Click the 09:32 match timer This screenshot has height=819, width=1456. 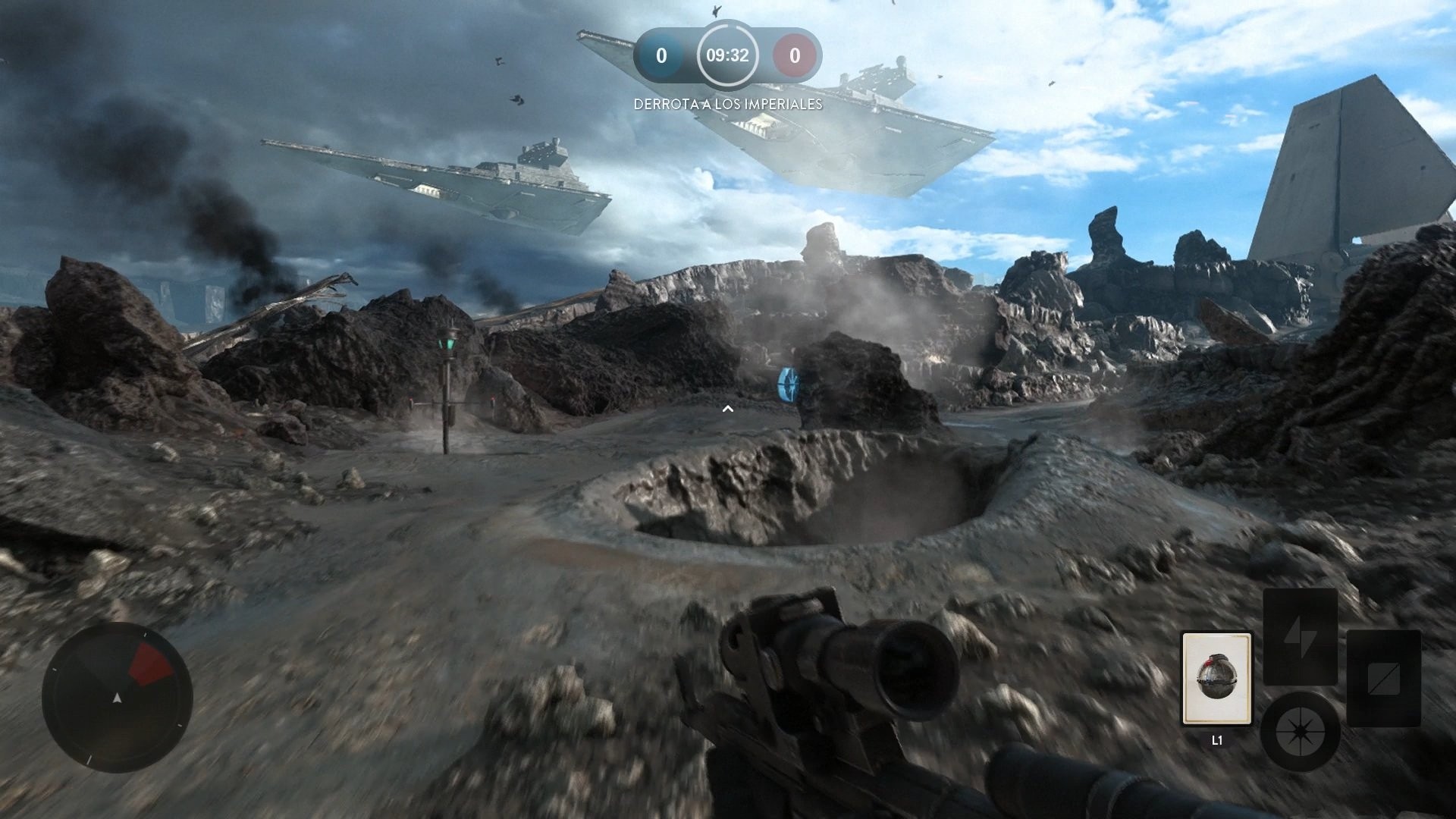click(x=727, y=55)
